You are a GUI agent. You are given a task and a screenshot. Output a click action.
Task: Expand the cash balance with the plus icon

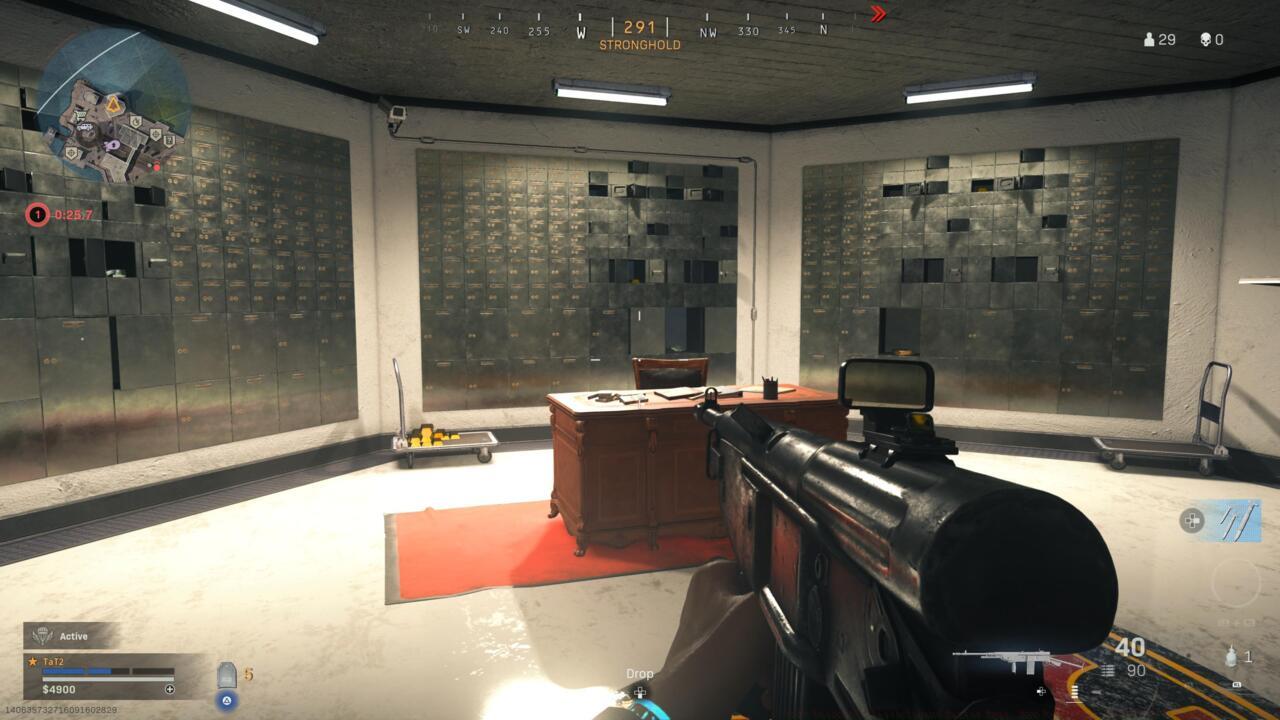(169, 688)
